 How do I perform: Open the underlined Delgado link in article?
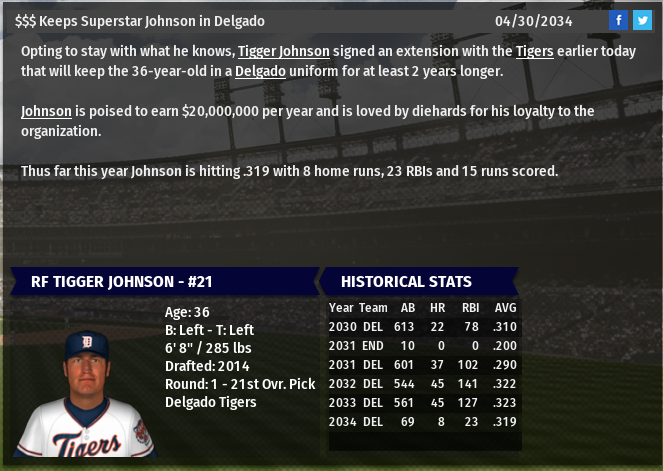pyautogui.click(x=260, y=71)
